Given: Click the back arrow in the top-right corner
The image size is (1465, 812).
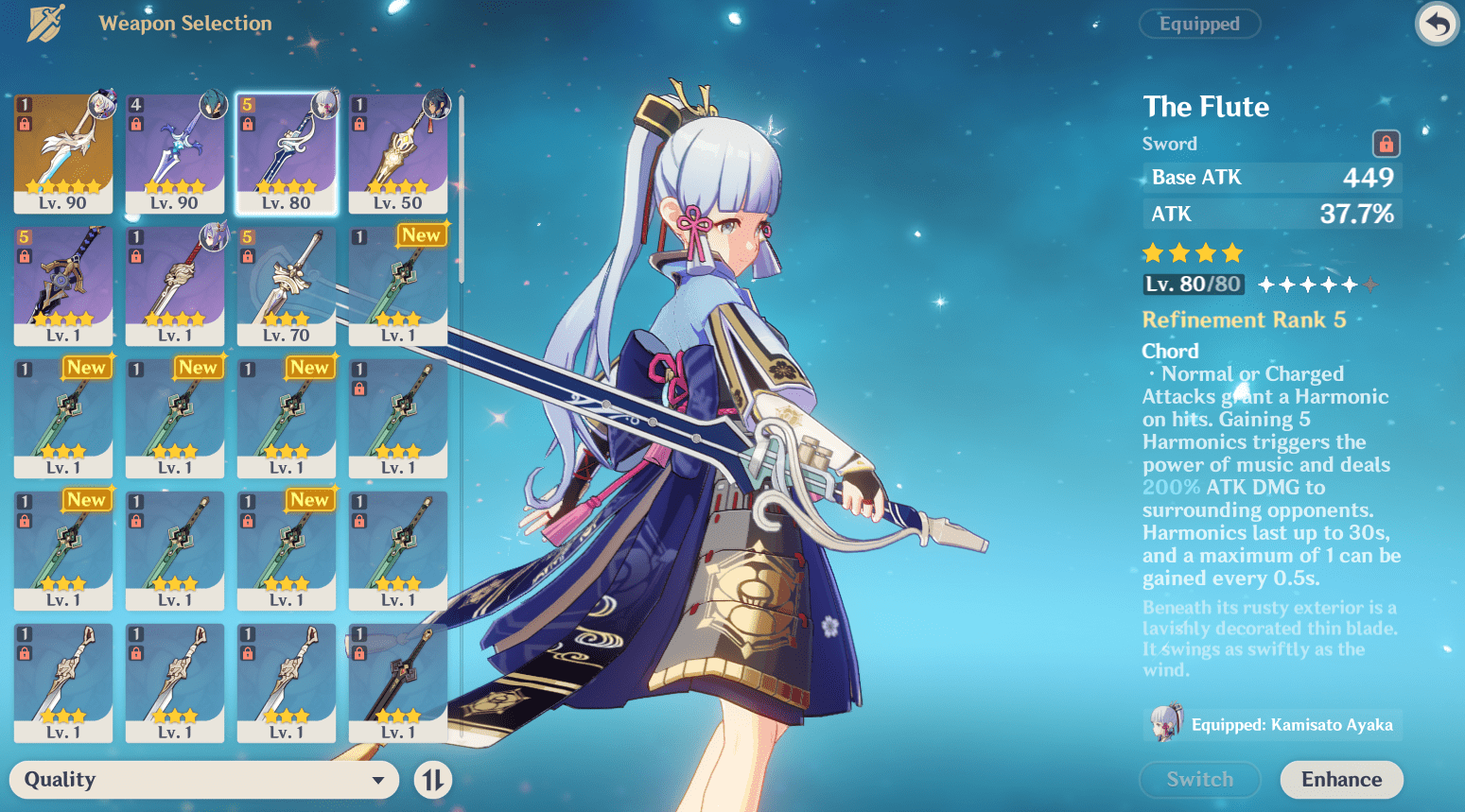Looking at the screenshot, I should [x=1436, y=23].
